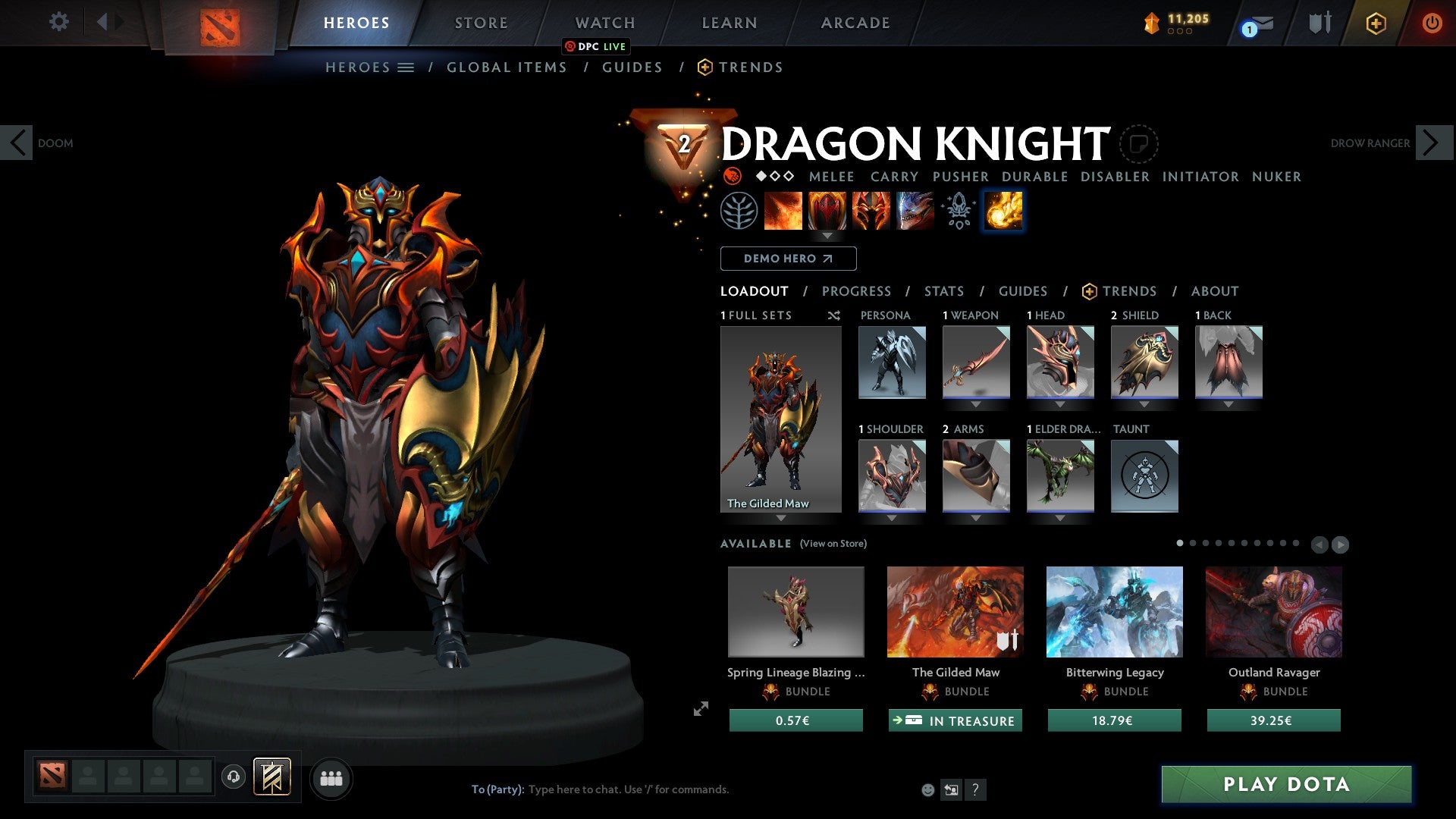1456x819 pixels.
Task: Open the ARCADE menu item
Action: click(x=855, y=23)
